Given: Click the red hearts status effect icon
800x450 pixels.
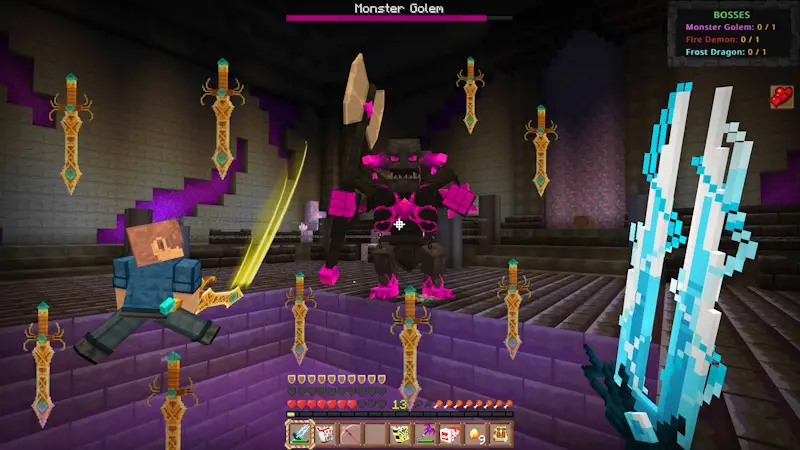Looking at the screenshot, I should 782,97.
